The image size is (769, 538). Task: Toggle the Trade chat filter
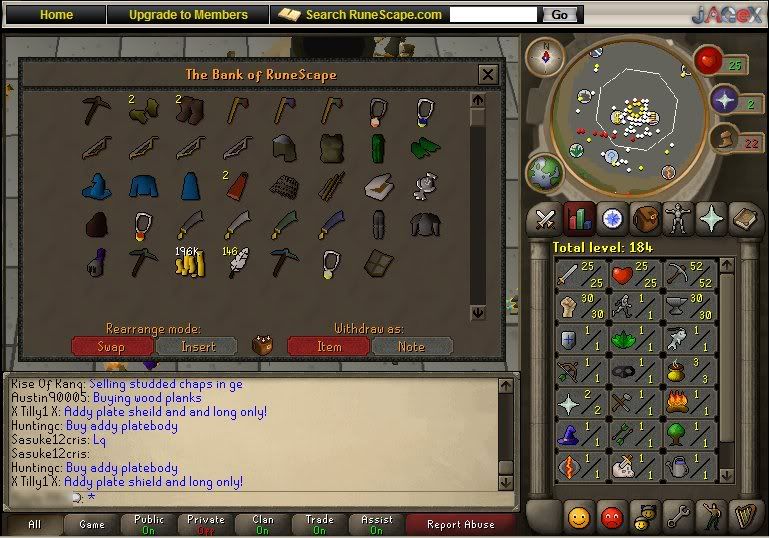319,524
